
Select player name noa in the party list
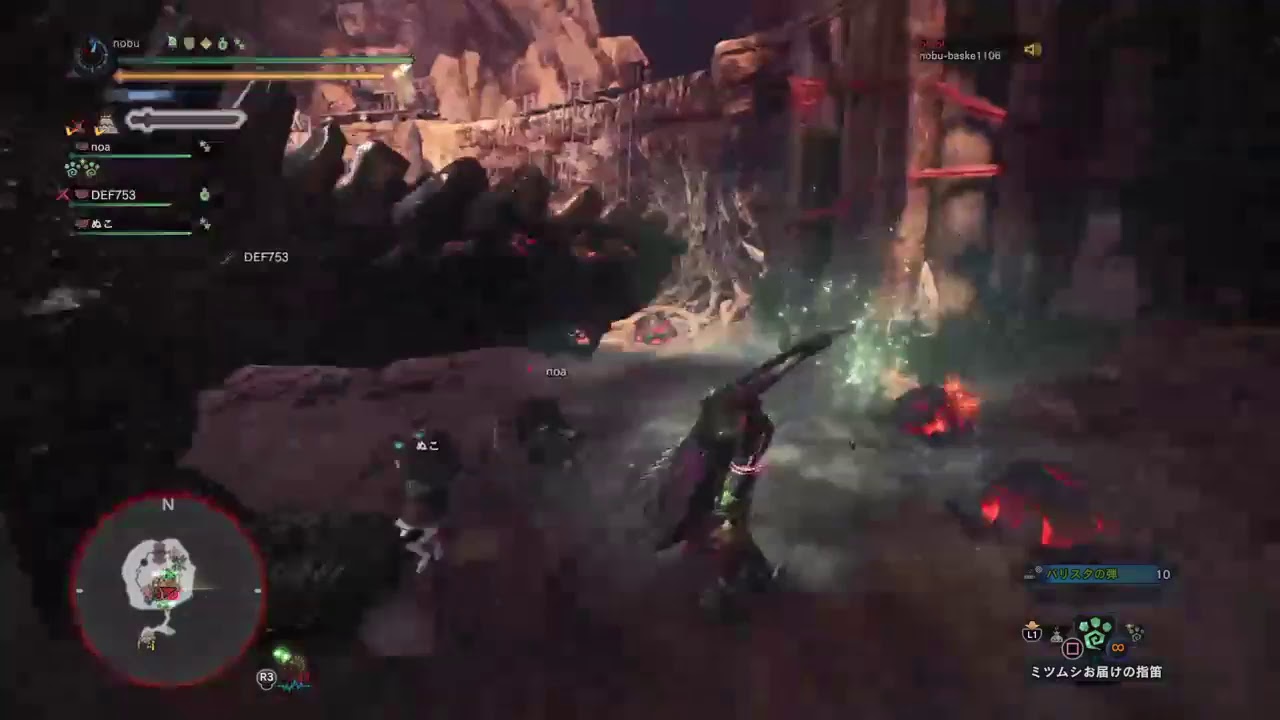(x=100, y=147)
